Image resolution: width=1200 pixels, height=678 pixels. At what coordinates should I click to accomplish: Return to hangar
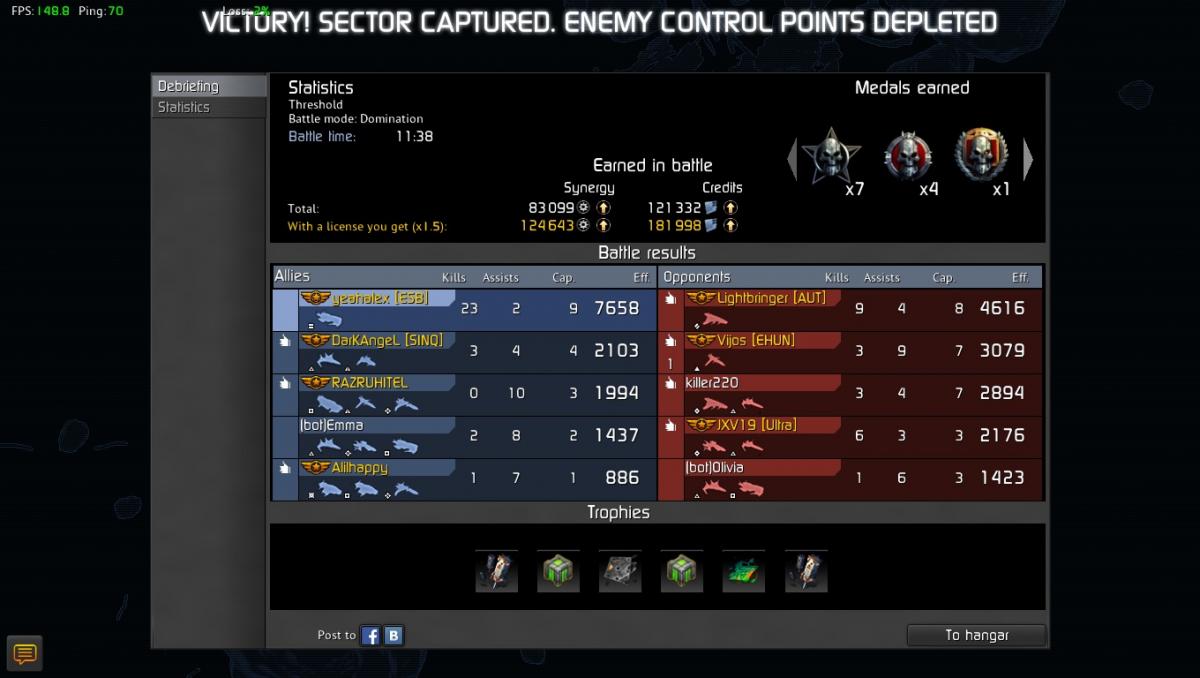pyautogui.click(x=976, y=635)
